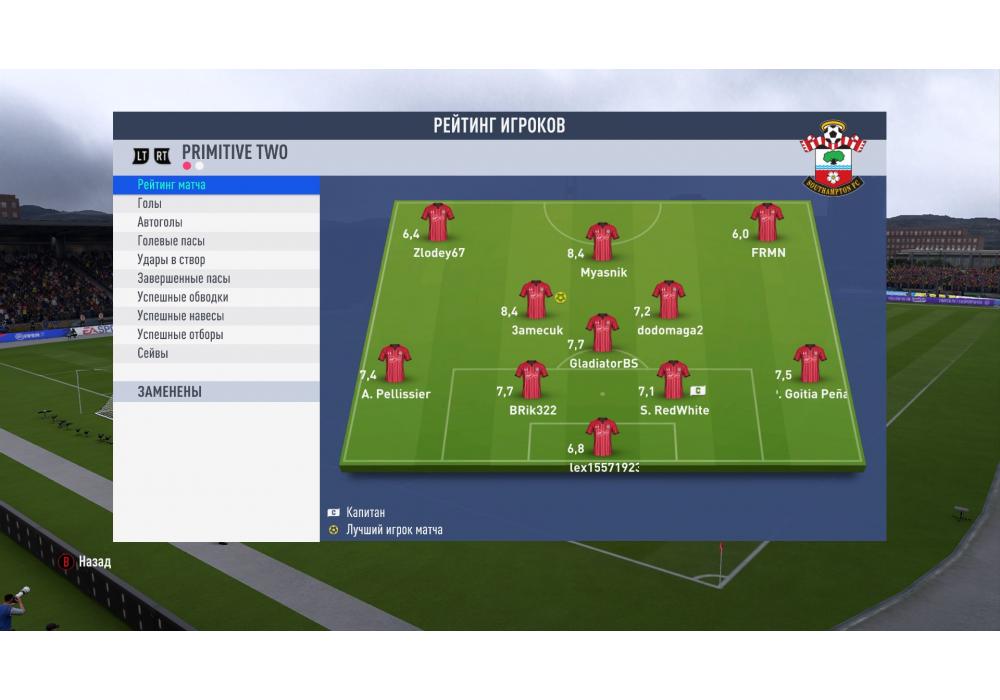Choose the Голы stat entry

[x=216, y=204]
